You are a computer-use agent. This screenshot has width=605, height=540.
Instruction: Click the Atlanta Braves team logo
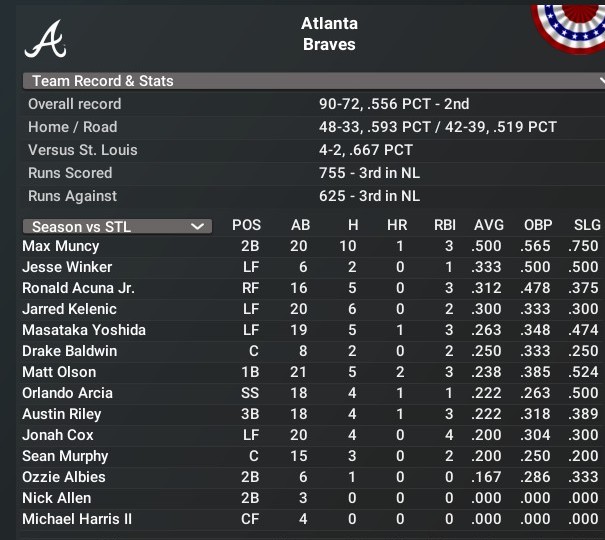tap(46, 38)
